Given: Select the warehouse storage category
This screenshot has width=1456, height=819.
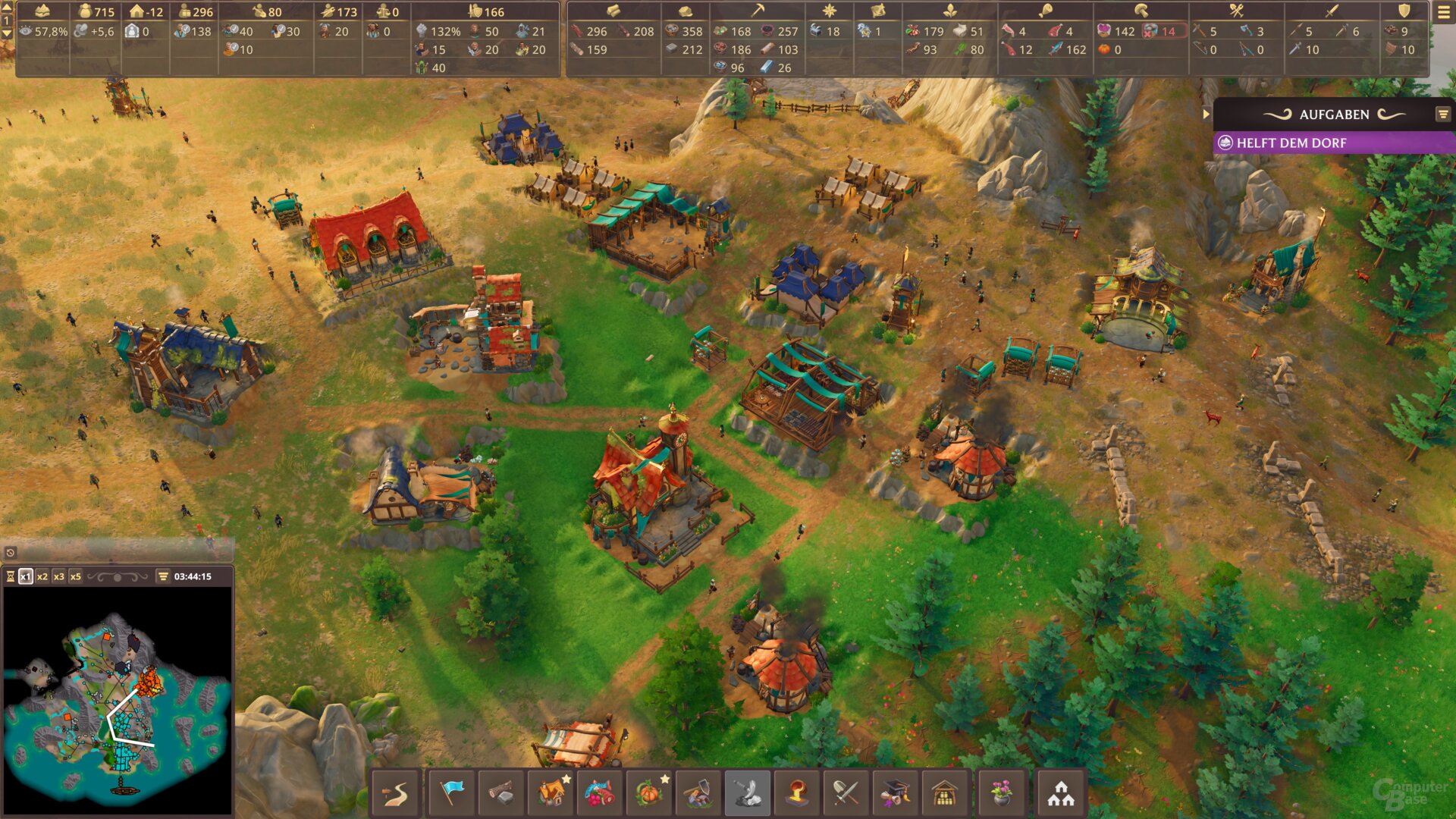Looking at the screenshot, I should pos(944,793).
